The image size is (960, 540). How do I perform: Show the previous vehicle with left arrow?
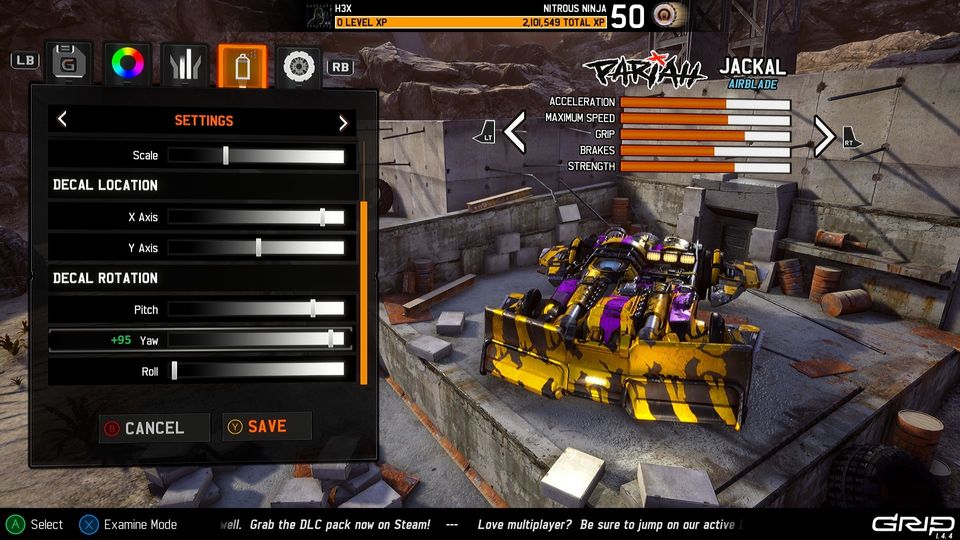click(514, 133)
